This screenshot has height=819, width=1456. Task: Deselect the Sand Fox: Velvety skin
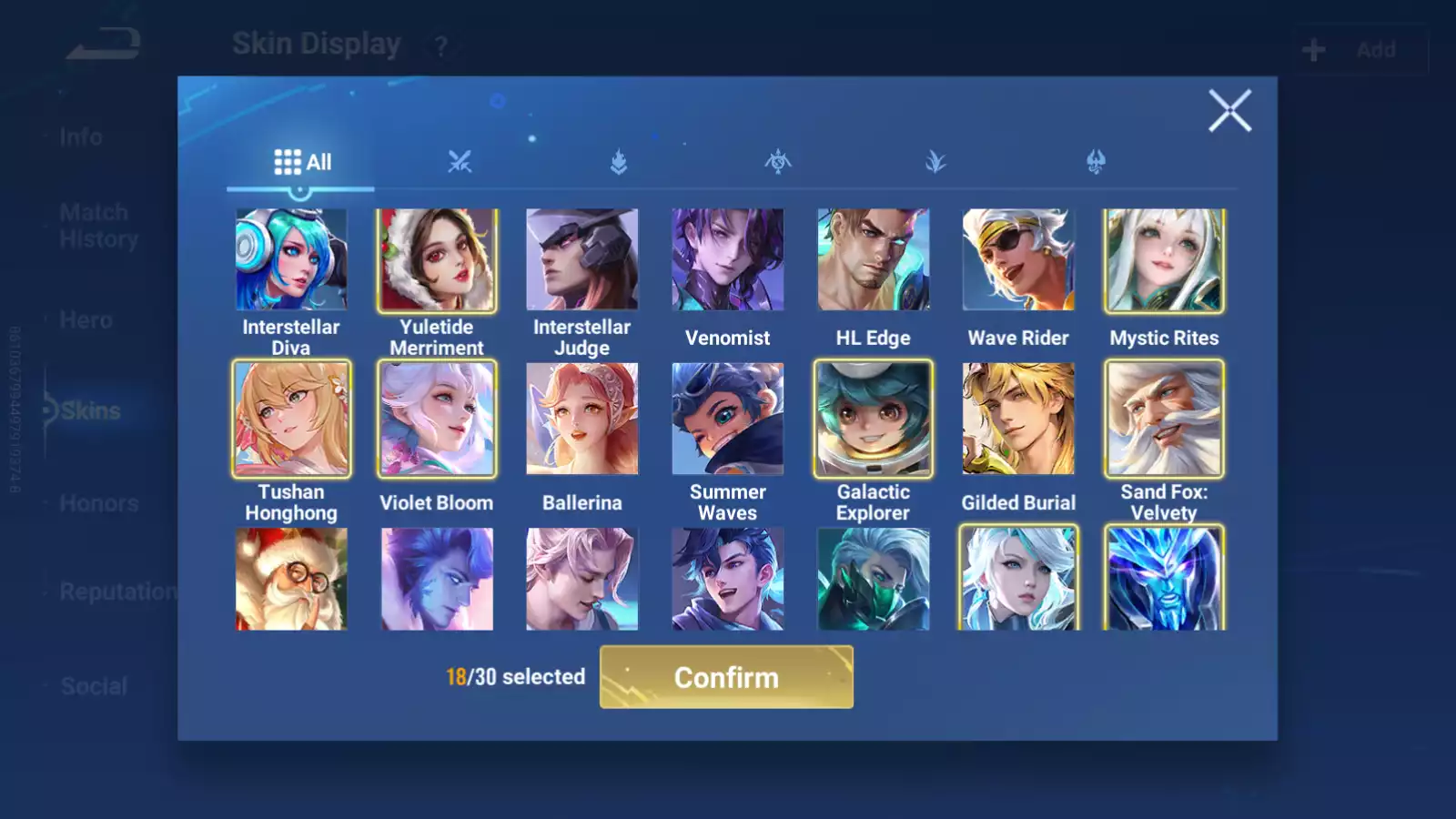pyautogui.click(x=1164, y=419)
